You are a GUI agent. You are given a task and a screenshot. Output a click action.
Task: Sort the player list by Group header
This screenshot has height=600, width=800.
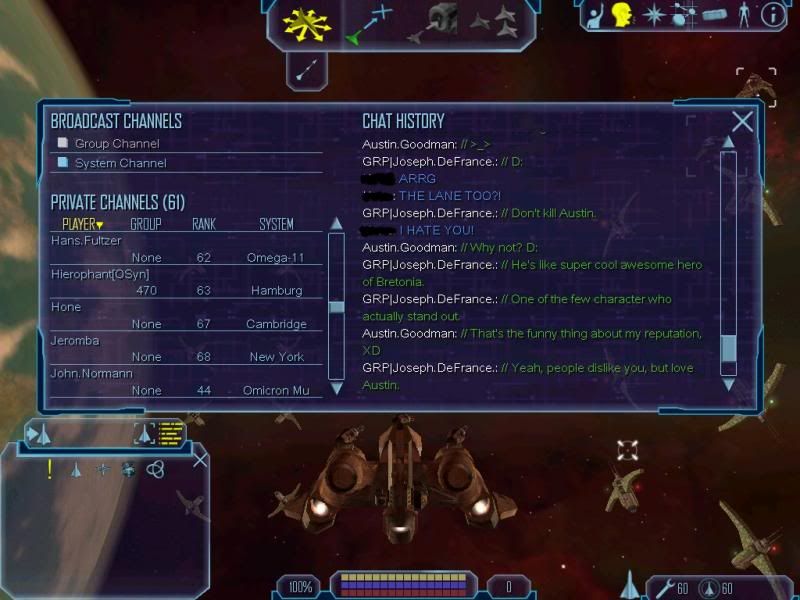point(146,224)
